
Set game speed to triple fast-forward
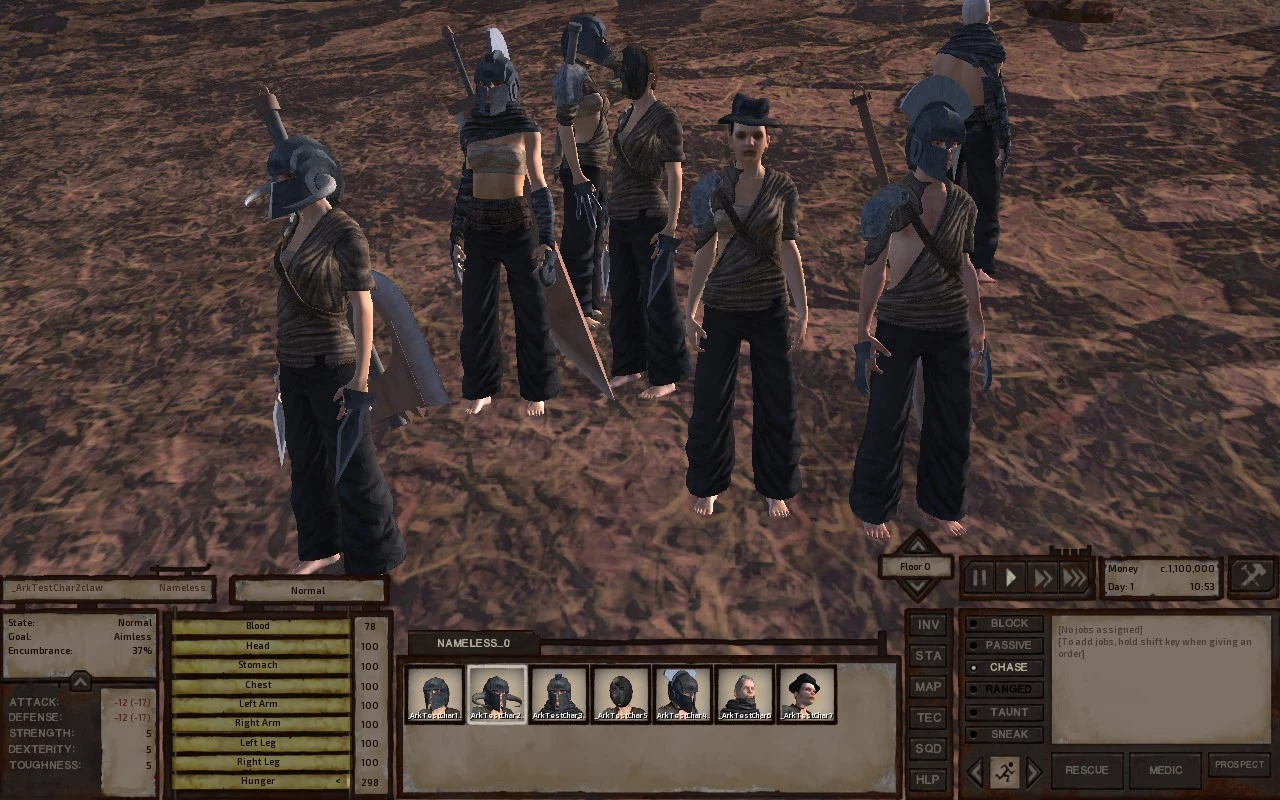click(x=1075, y=578)
